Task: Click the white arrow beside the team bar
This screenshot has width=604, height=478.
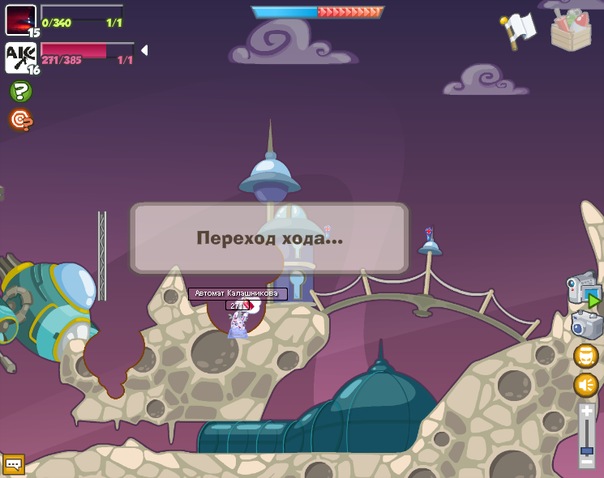Action: pyautogui.click(x=144, y=50)
